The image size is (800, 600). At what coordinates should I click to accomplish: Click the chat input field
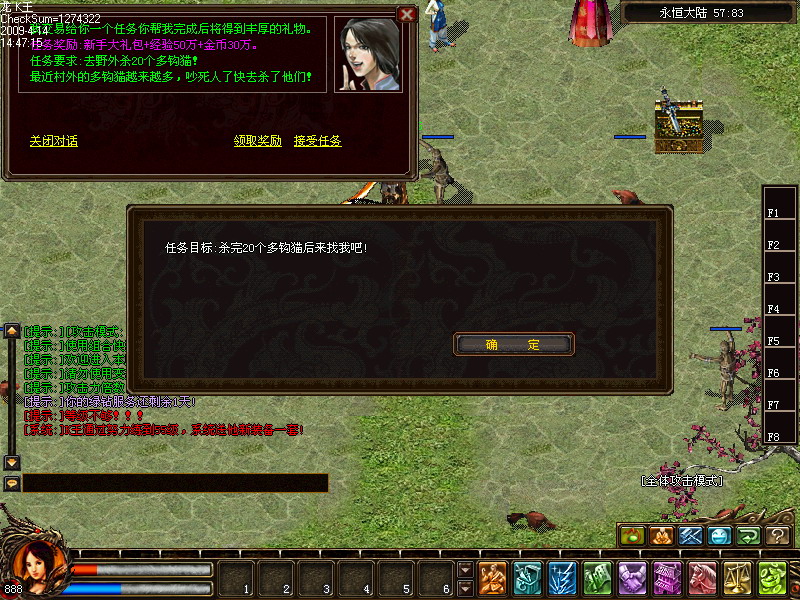175,483
